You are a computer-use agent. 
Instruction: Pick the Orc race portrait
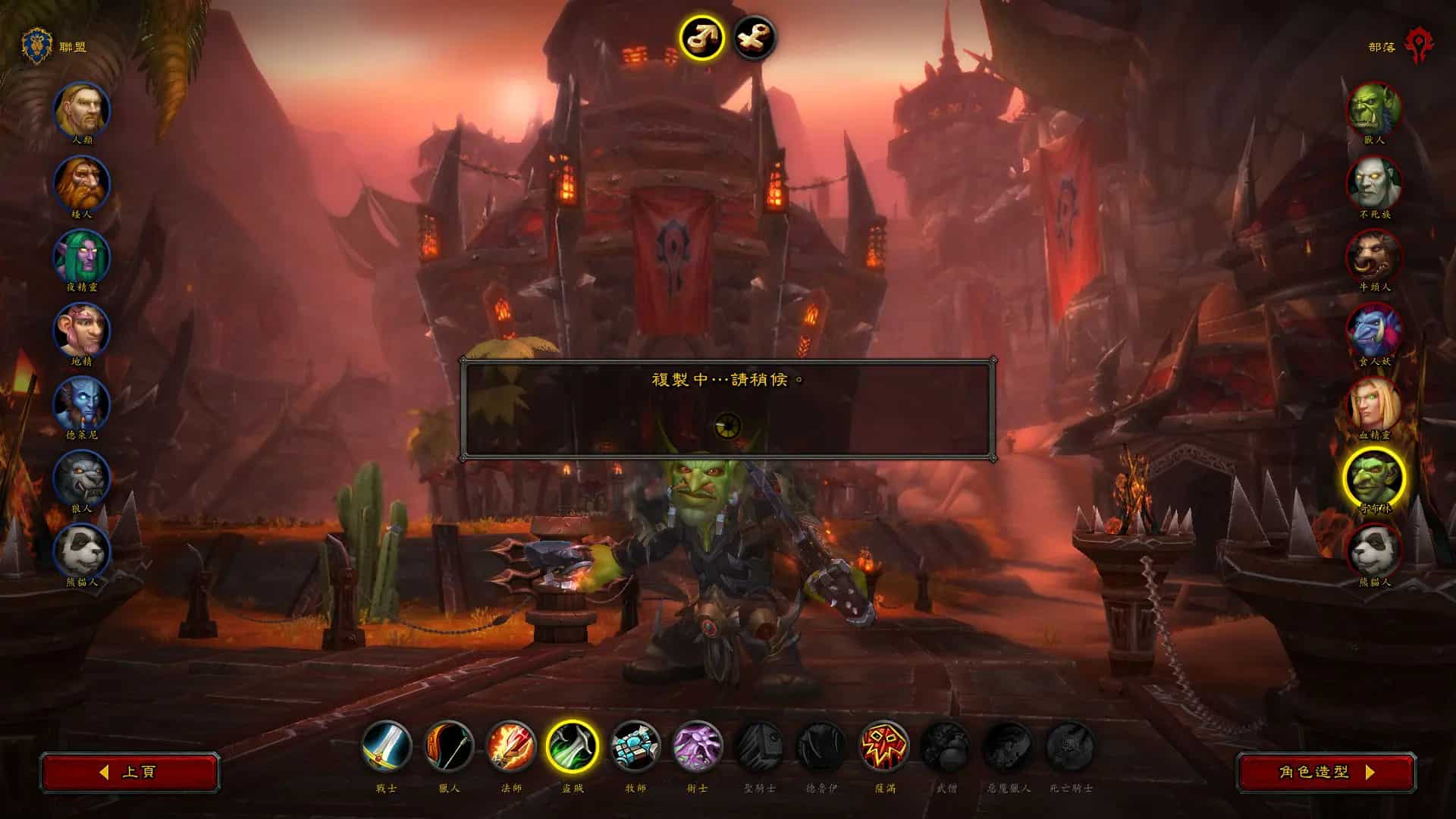[x=1374, y=111]
